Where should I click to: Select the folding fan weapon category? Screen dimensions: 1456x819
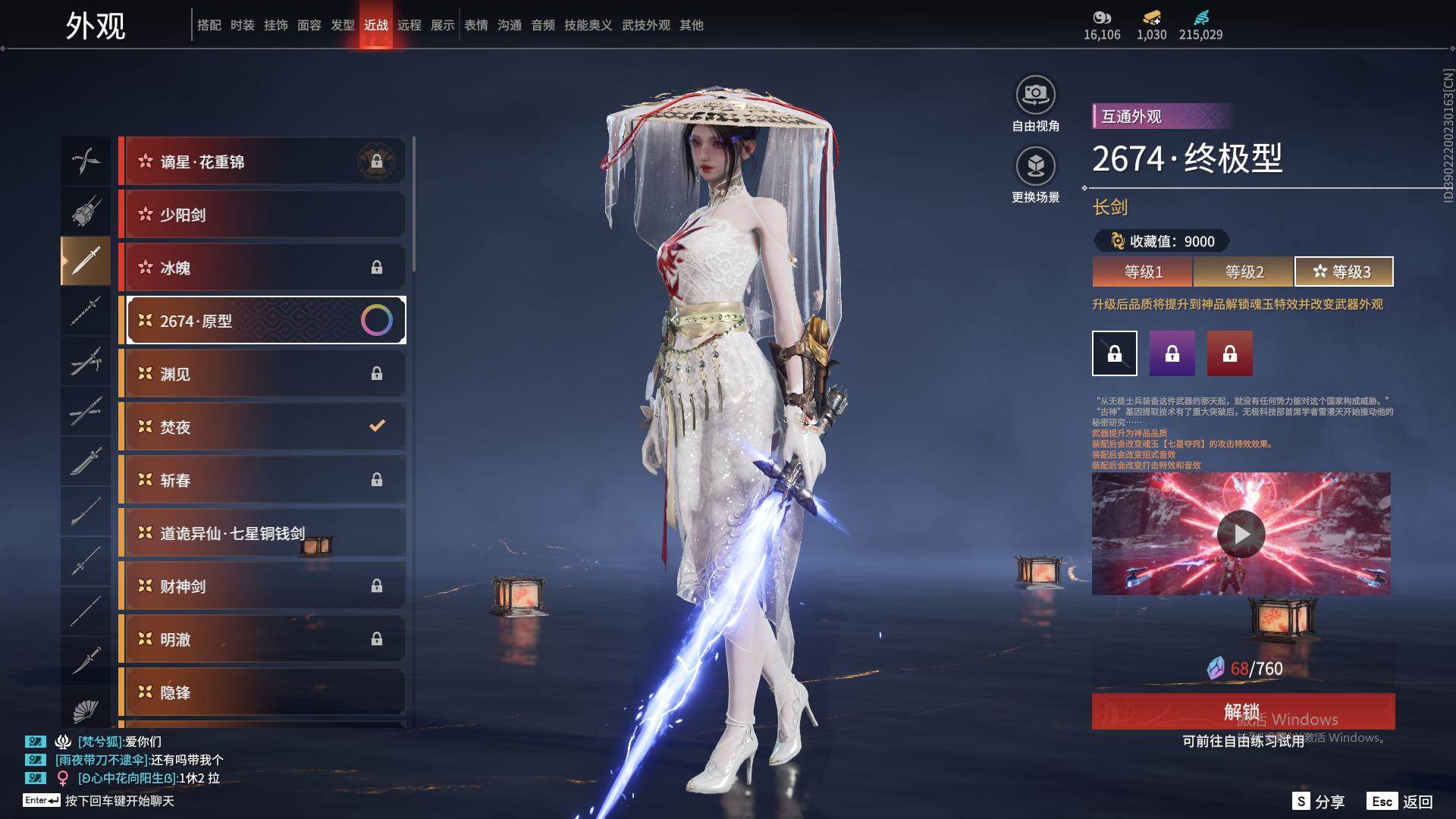86,711
